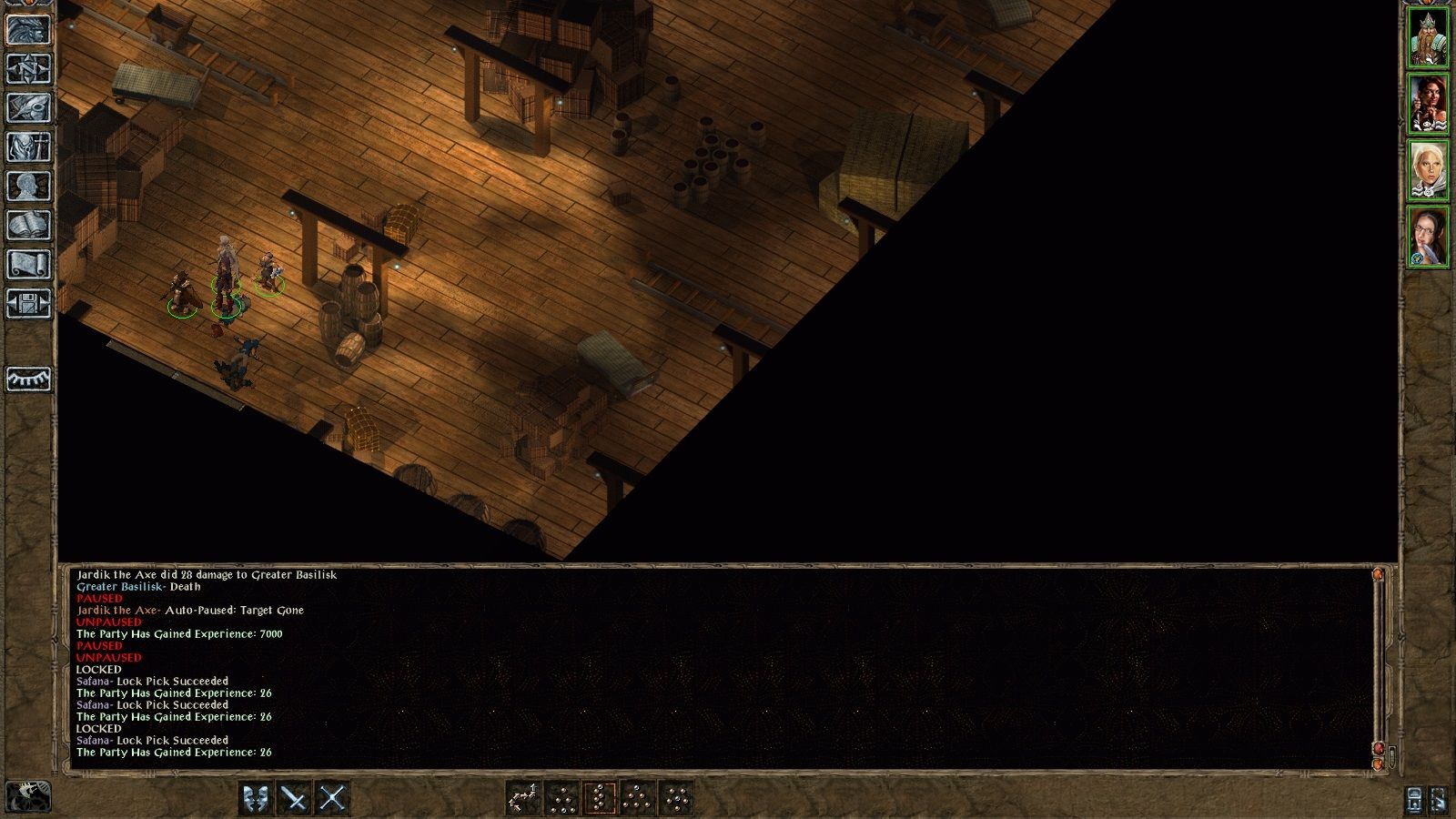Click the dialogue masks action icon

257,798
